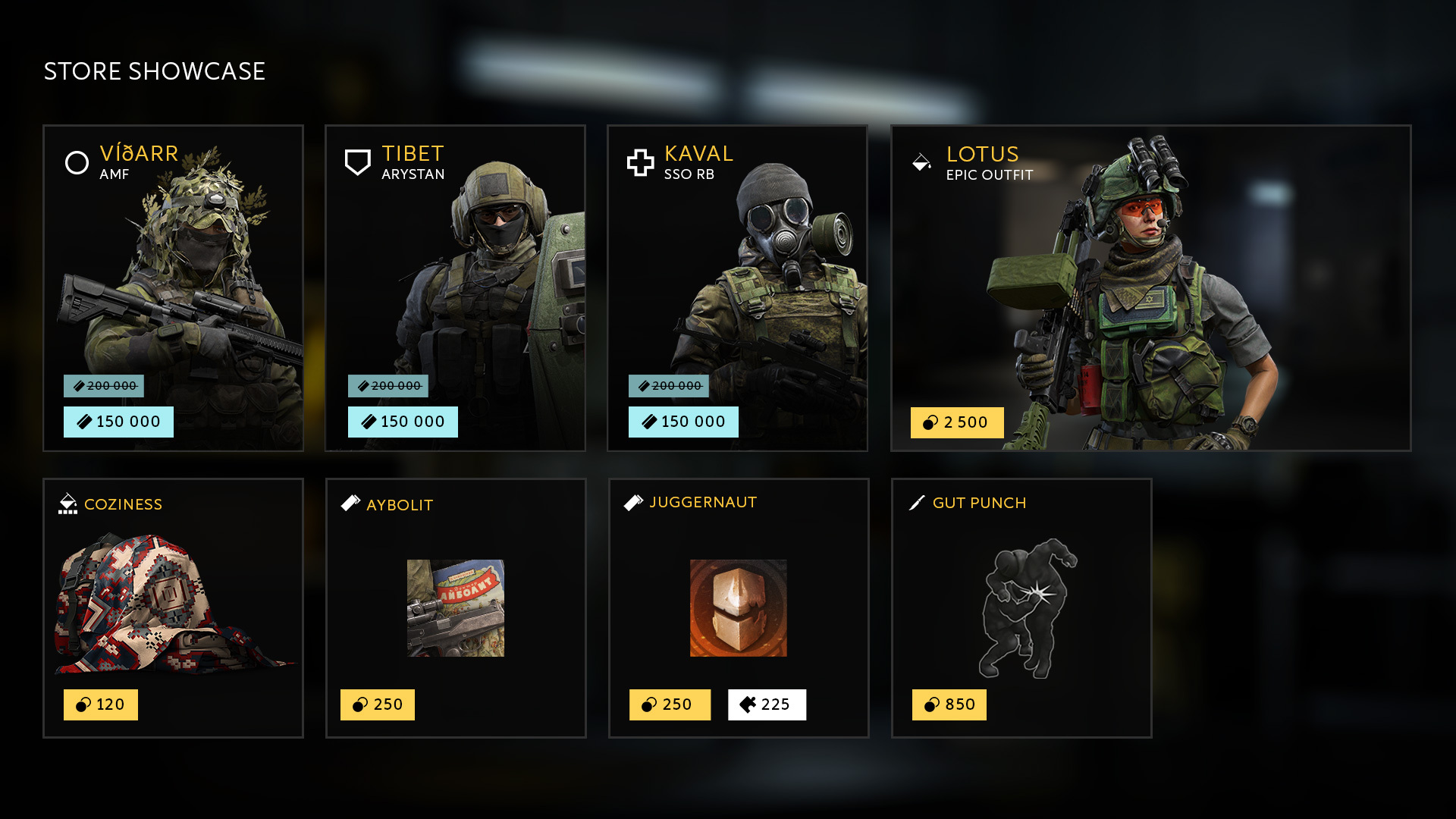
Task: Purchase Lotus outfit for 2 500
Action: click(957, 422)
